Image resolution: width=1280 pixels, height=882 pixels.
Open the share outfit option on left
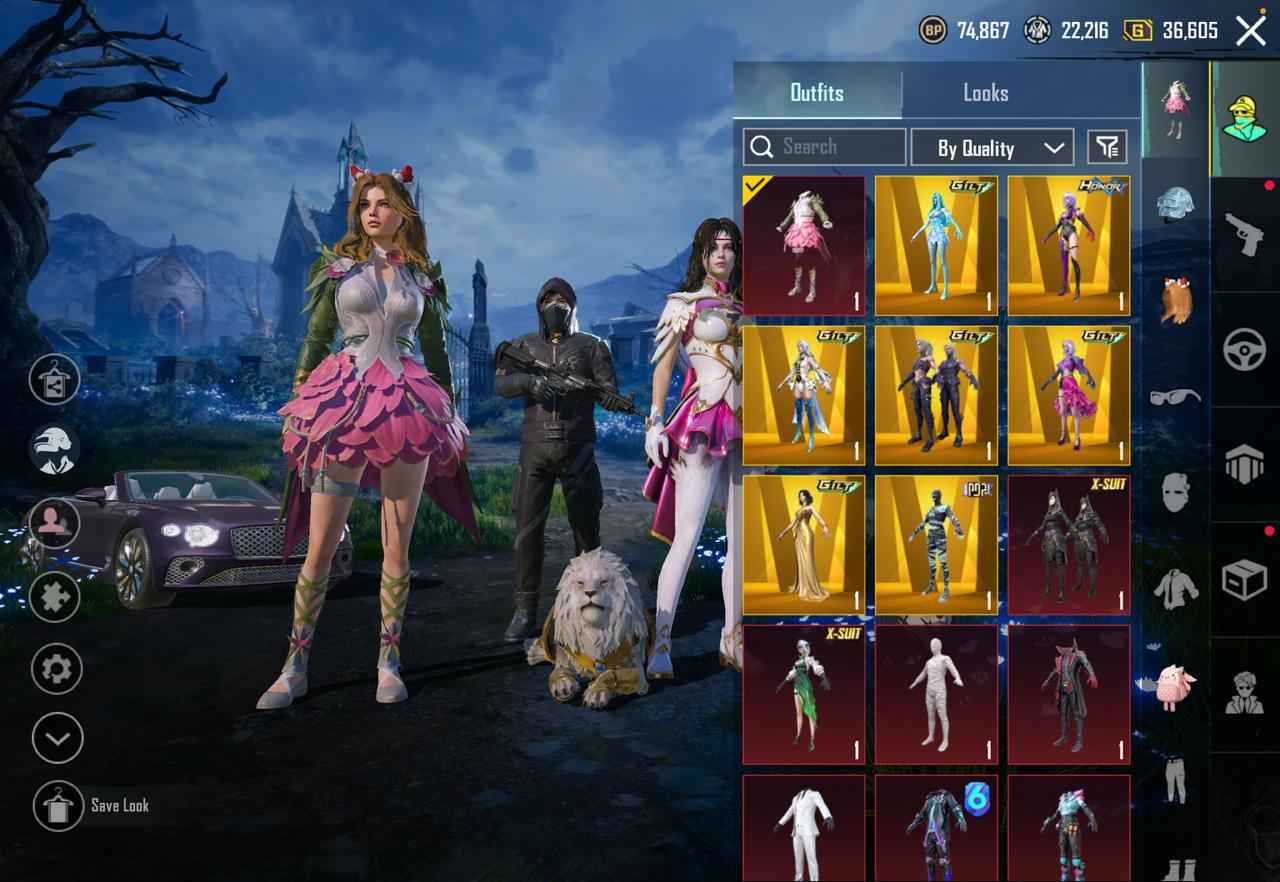(x=55, y=380)
